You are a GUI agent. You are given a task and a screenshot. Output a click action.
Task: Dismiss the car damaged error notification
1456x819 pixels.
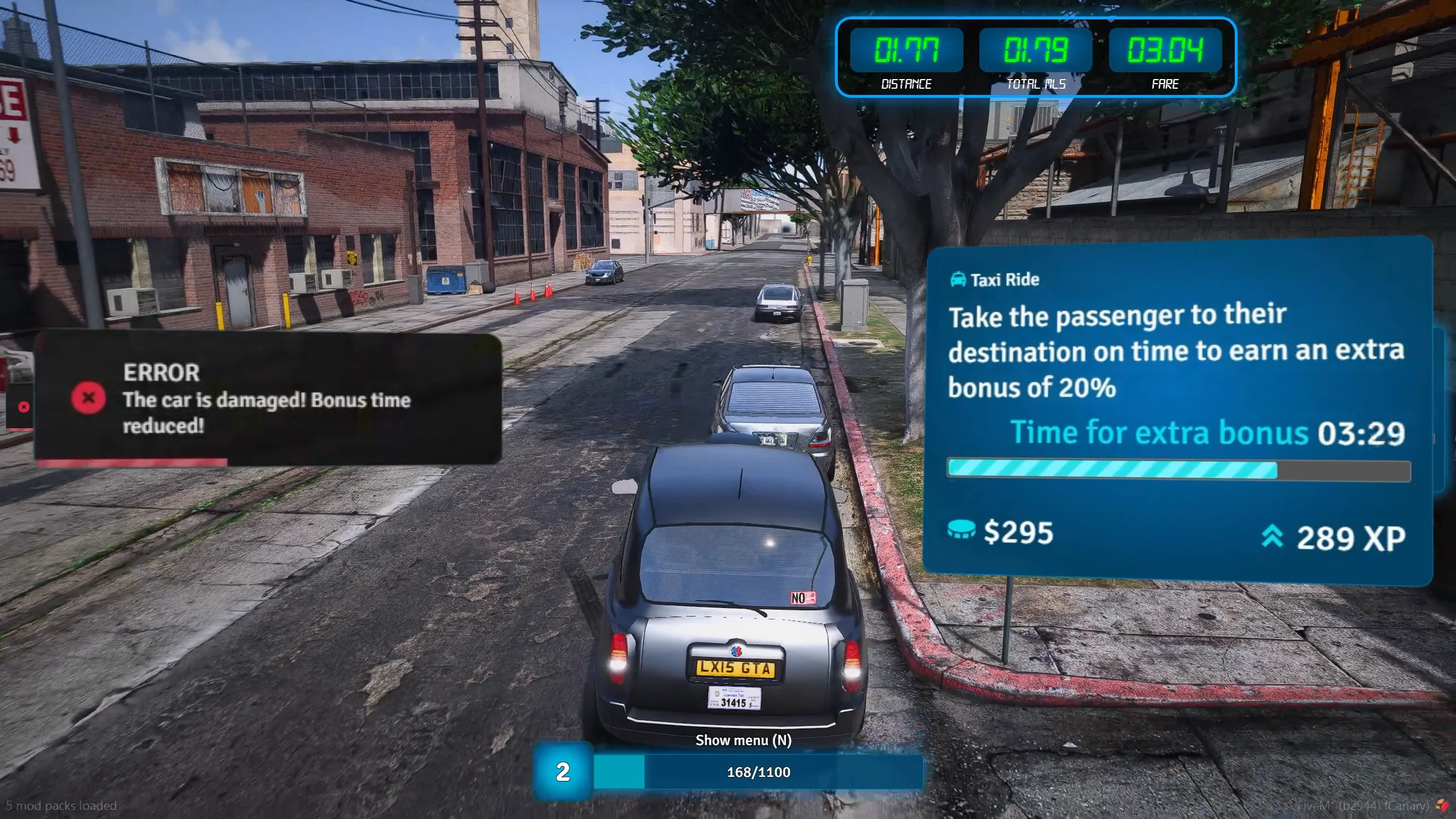coord(267,398)
